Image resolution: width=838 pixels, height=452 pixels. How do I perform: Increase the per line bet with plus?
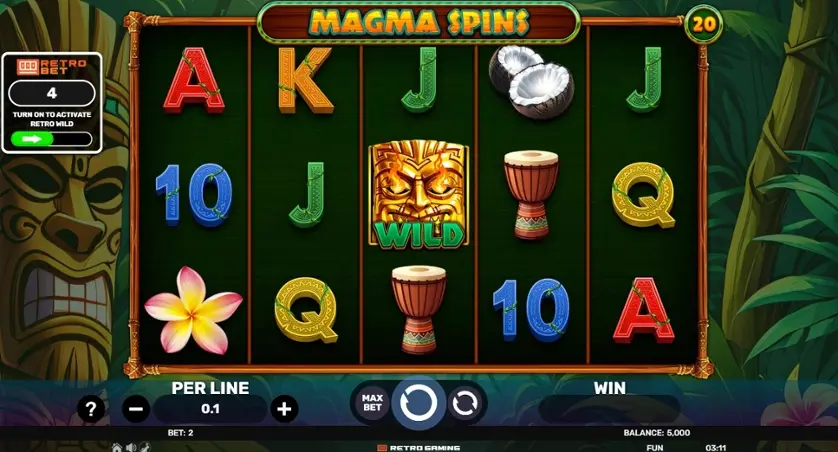click(x=285, y=408)
